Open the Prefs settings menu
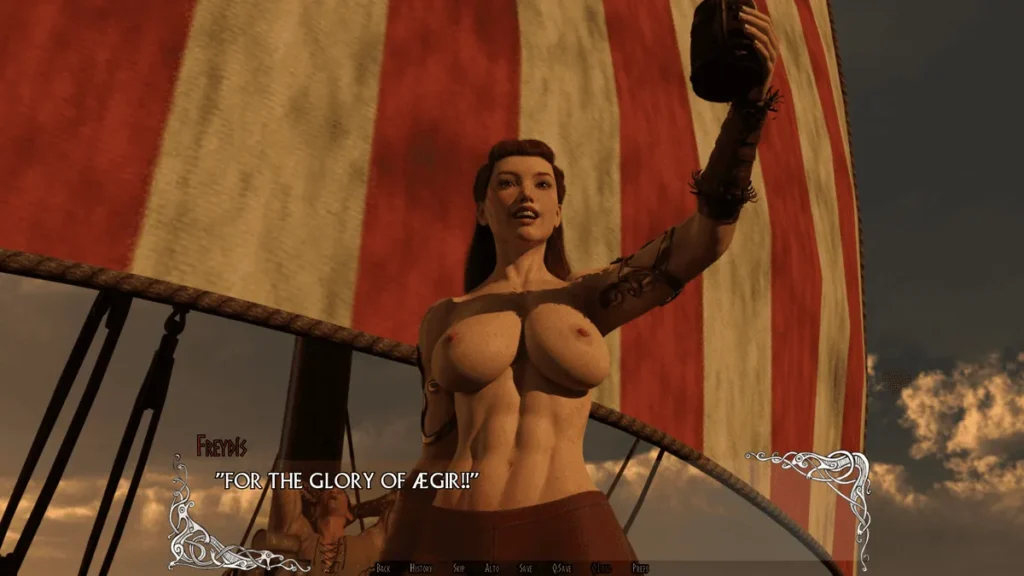This screenshot has width=1024, height=576. [640, 568]
